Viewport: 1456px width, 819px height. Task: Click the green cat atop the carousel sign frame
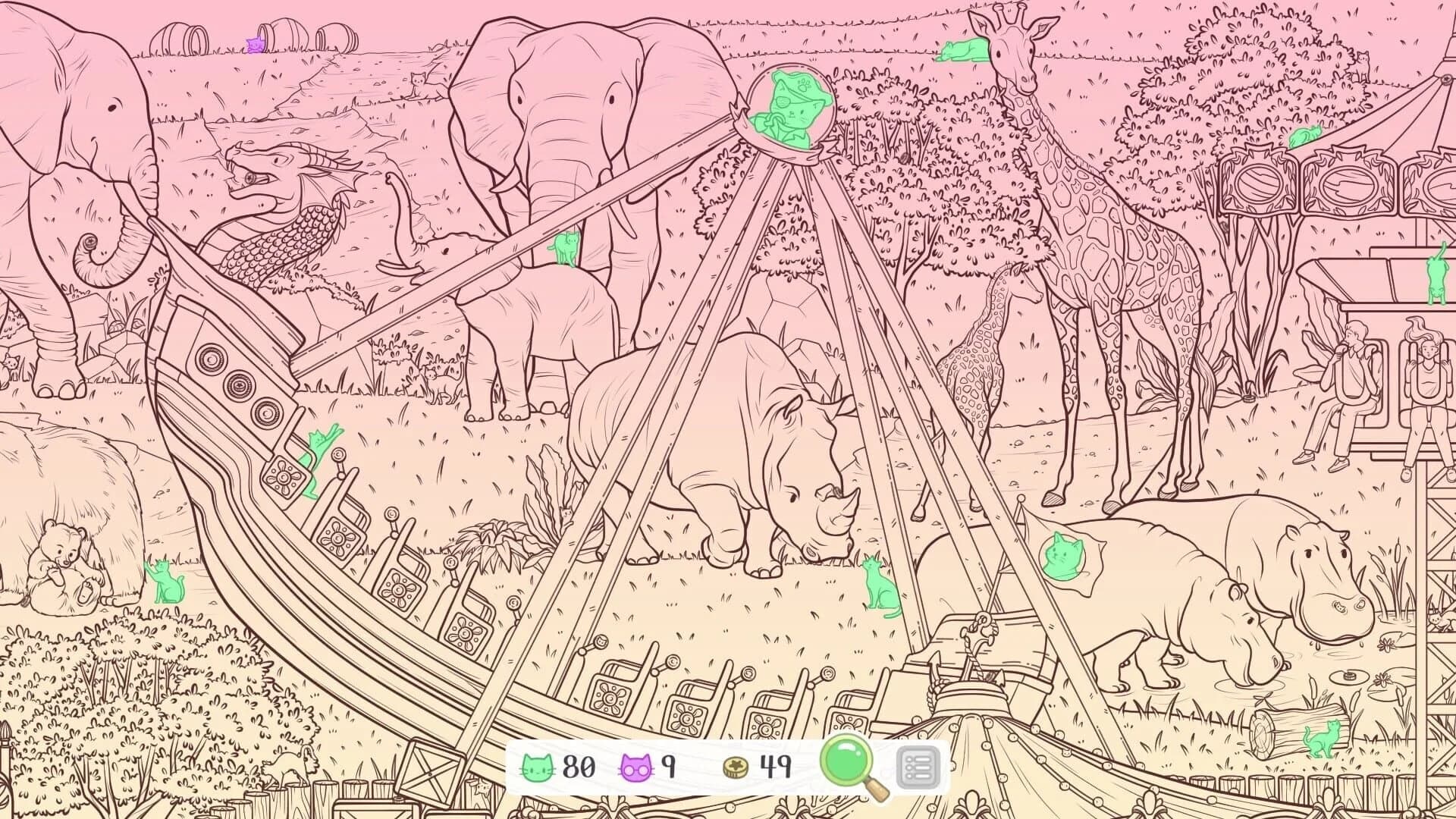tap(1305, 136)
